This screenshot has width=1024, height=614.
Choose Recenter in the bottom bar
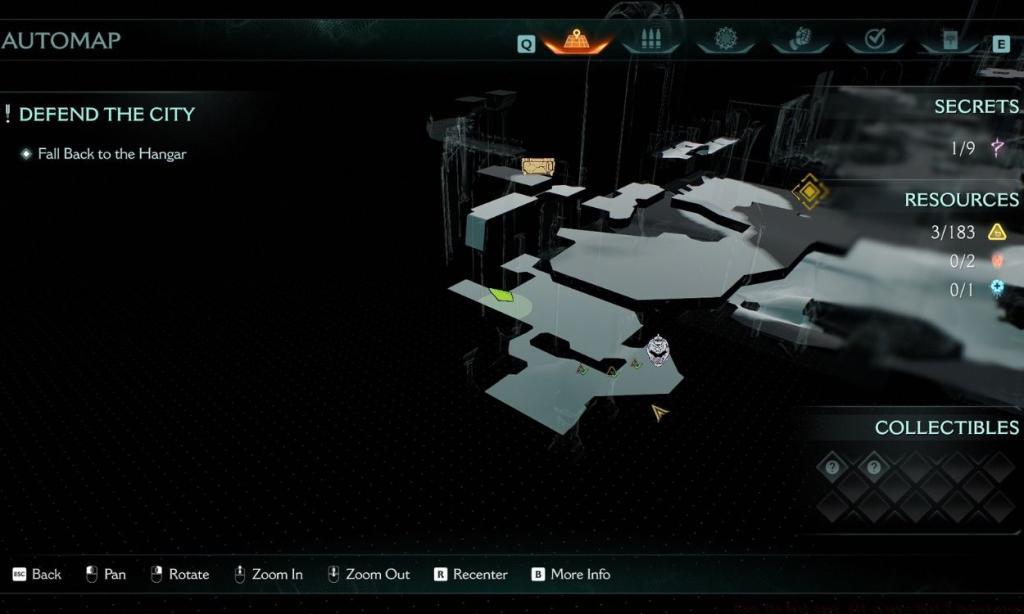(x=470, y=574)
